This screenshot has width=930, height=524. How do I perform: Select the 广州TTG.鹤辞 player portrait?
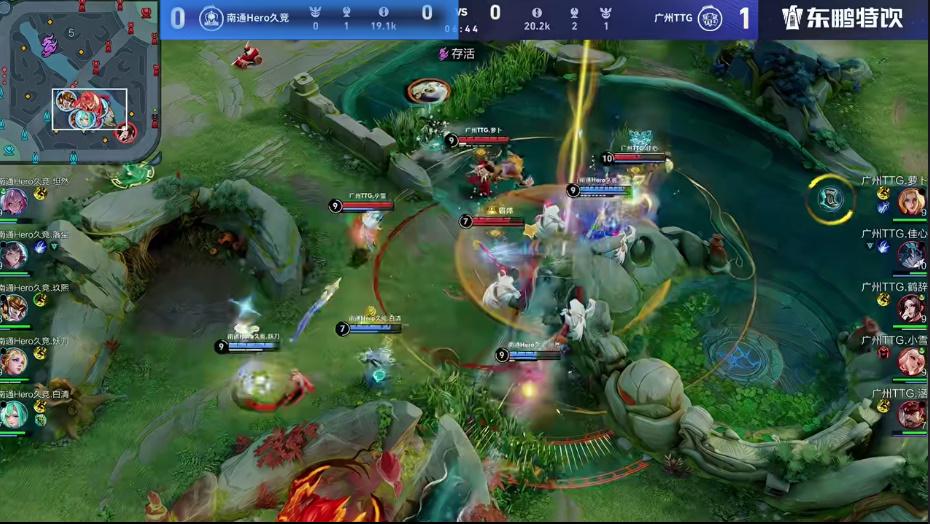pos(910,307)
